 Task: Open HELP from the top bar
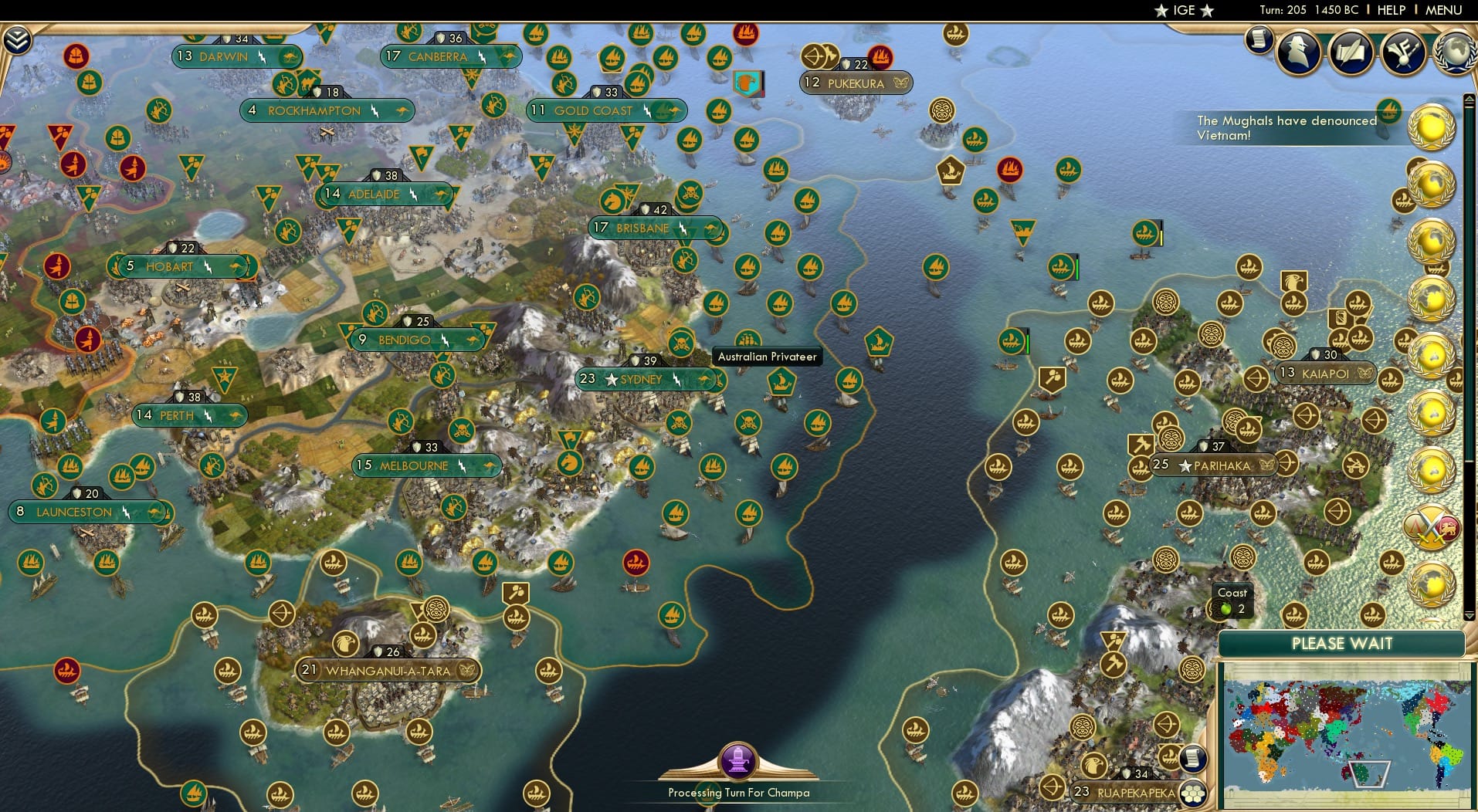[1392, 10]
